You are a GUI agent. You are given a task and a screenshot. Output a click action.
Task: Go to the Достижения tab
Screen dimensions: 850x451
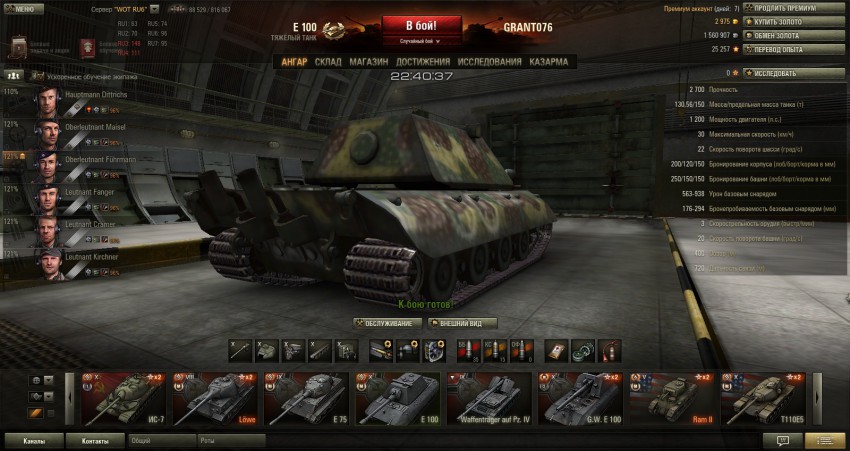(422, 62)
